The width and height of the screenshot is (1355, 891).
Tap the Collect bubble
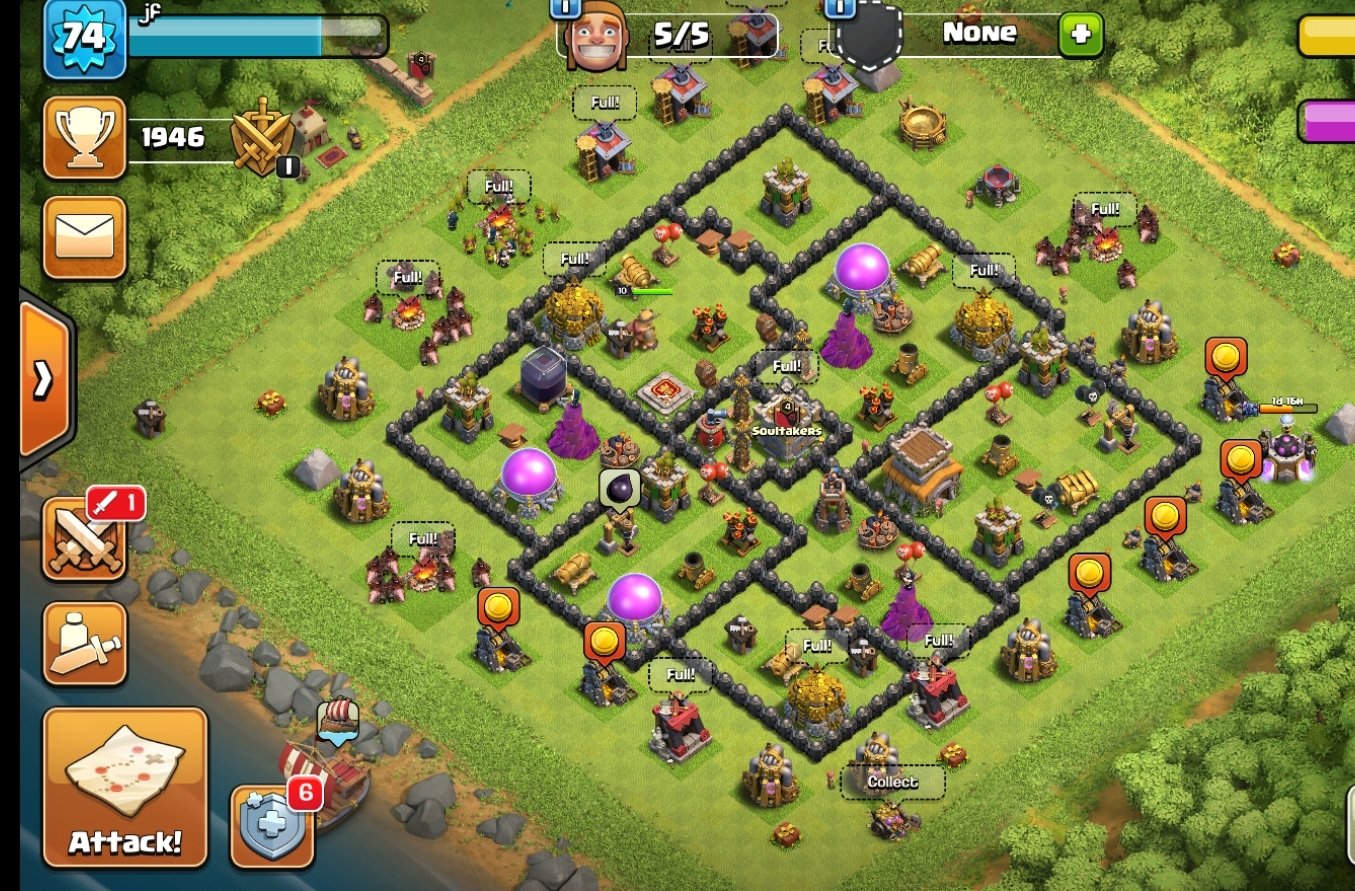(x=892, y=782)
